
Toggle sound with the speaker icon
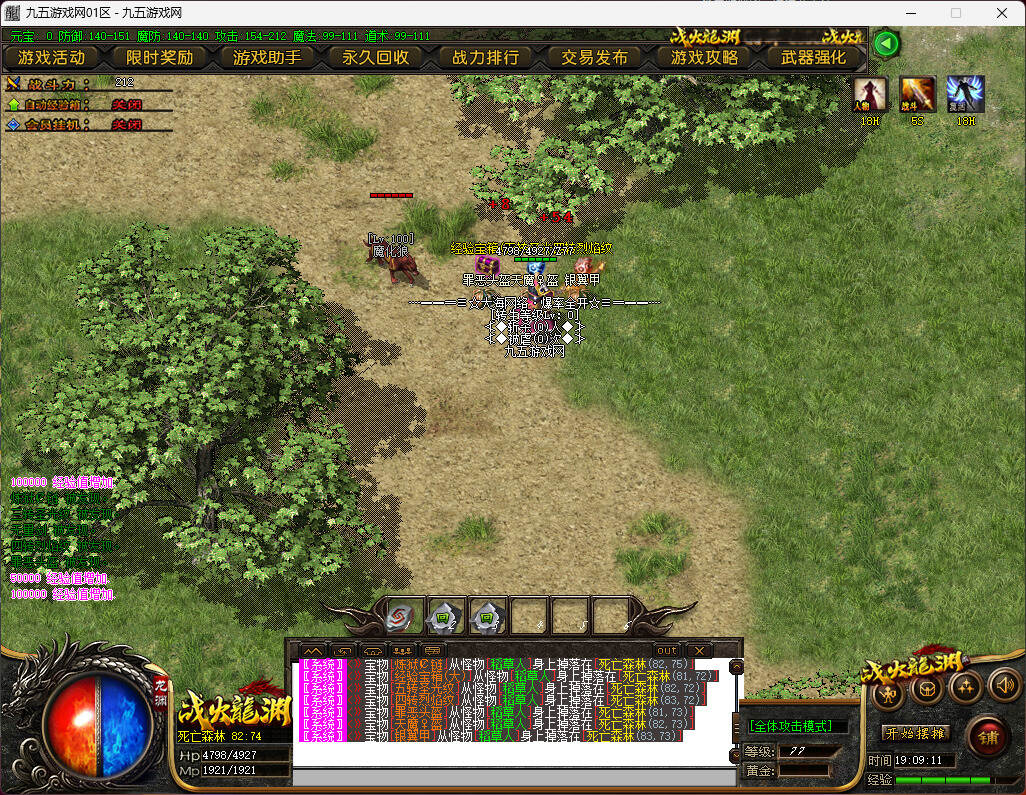1003,687
